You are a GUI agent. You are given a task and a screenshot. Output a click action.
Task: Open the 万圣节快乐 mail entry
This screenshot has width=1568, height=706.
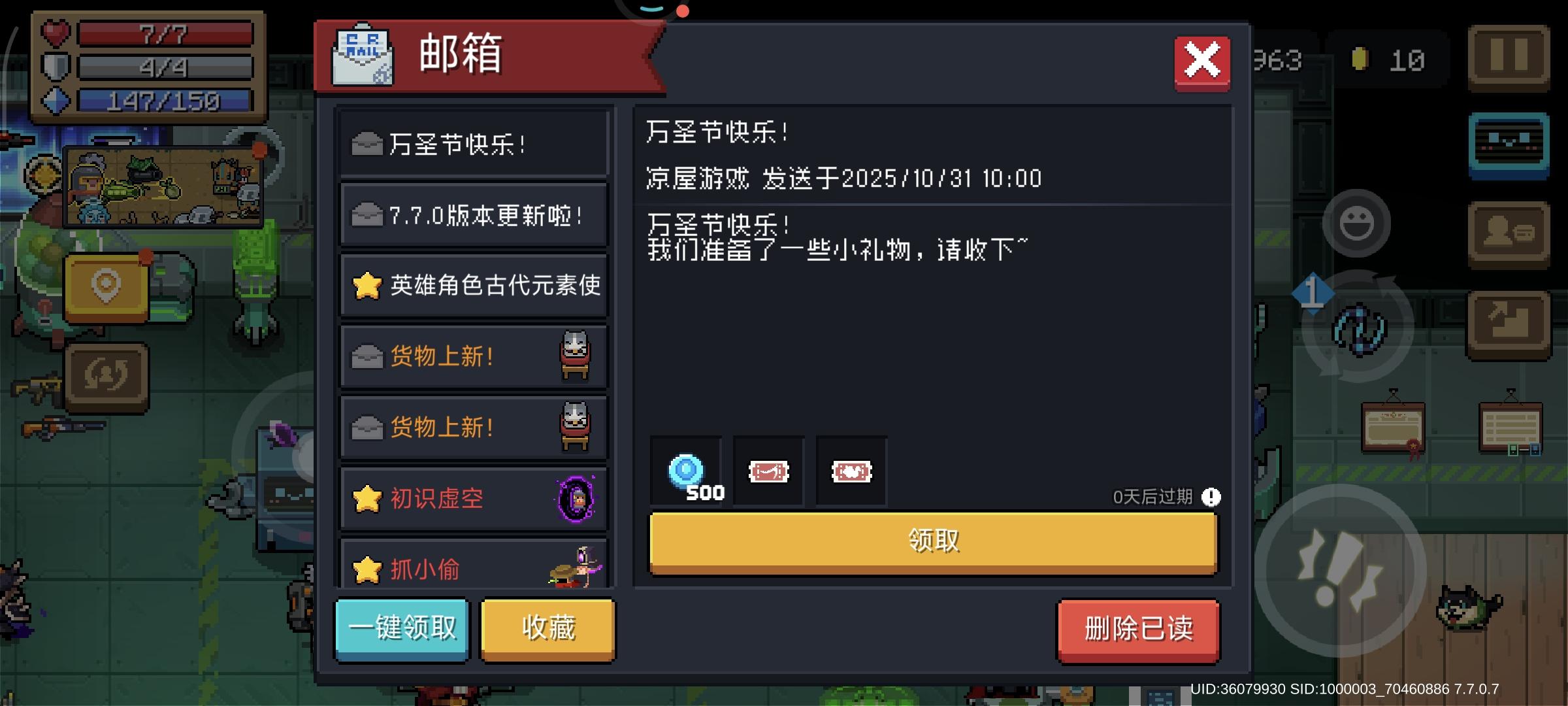[x=473, y=143]
